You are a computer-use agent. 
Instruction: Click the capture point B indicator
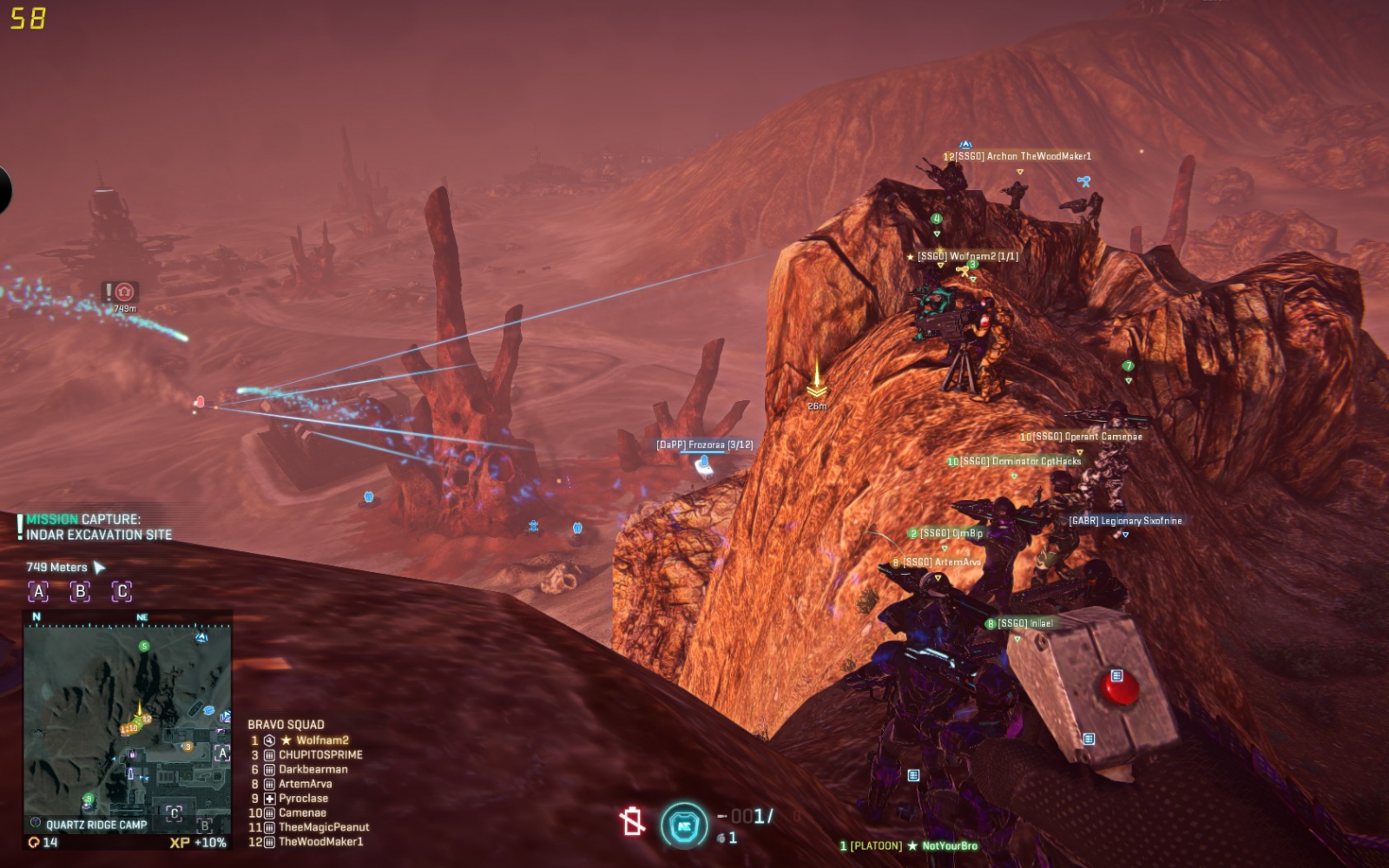tap(80, 592)
